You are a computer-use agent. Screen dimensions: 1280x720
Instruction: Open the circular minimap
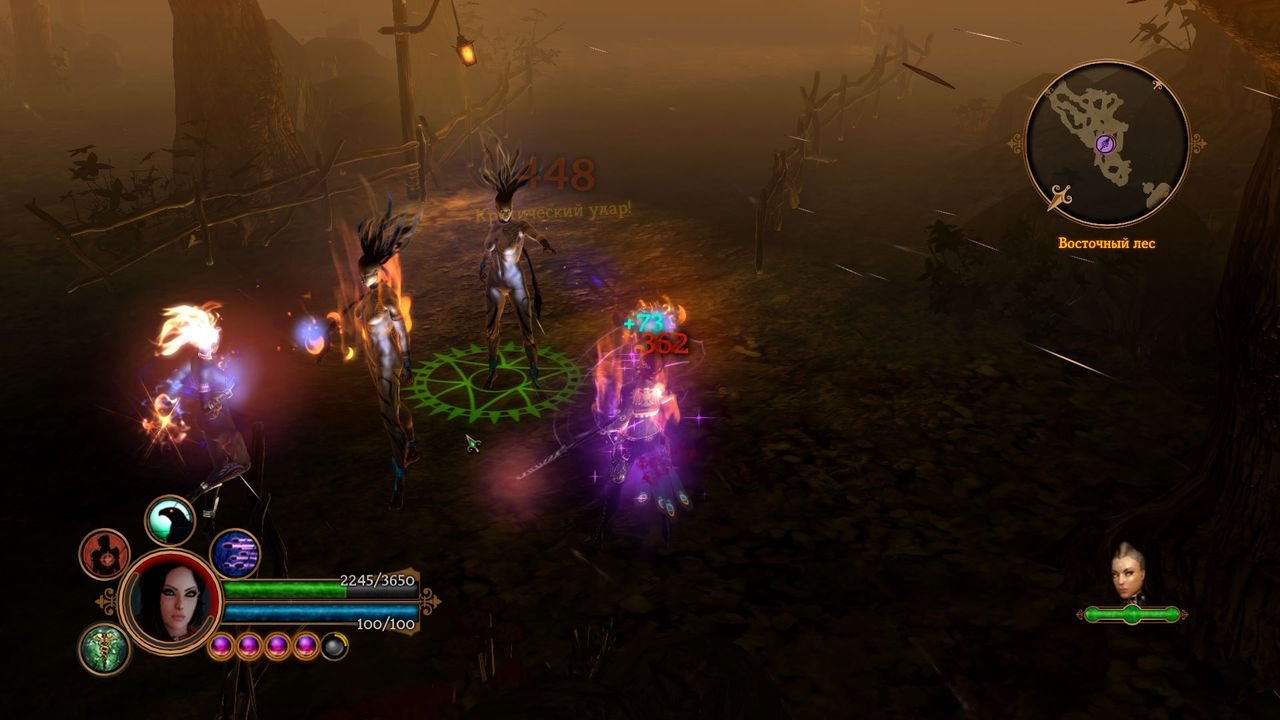coord(1106,144)
